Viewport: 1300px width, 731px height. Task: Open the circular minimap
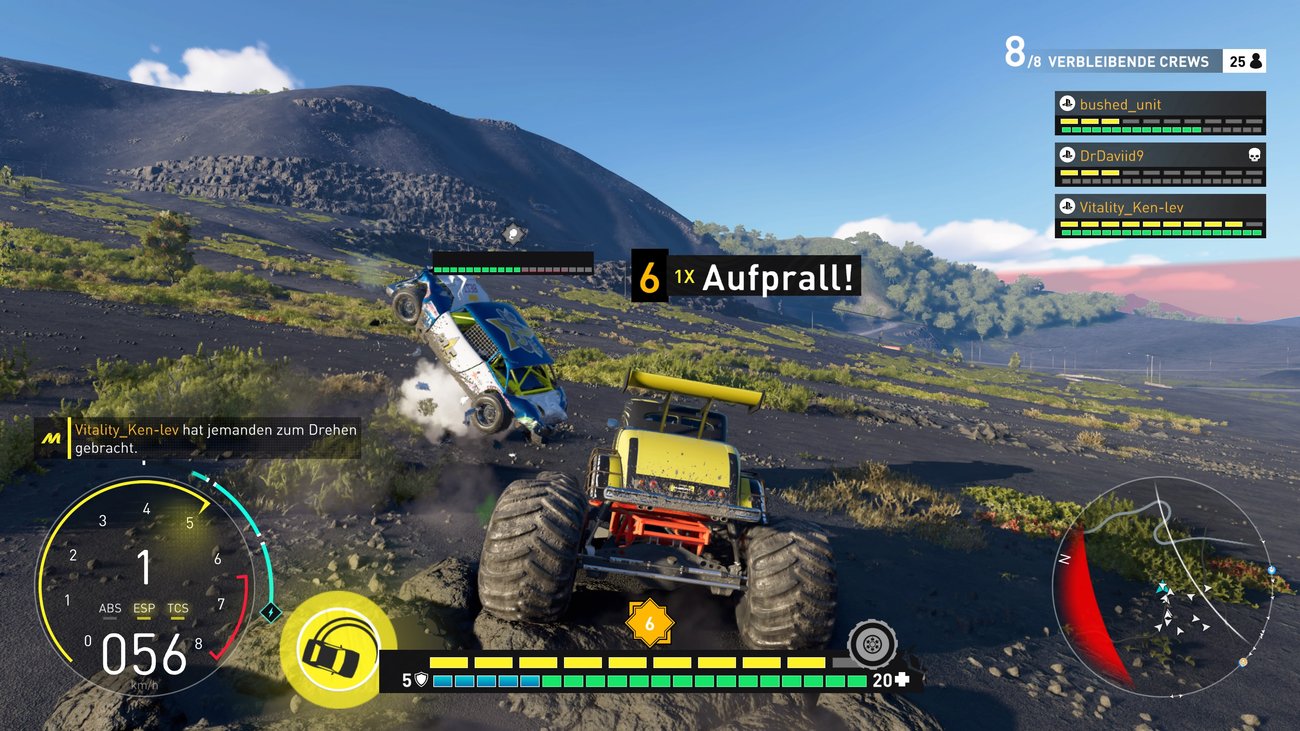(x=1160, y=585)
